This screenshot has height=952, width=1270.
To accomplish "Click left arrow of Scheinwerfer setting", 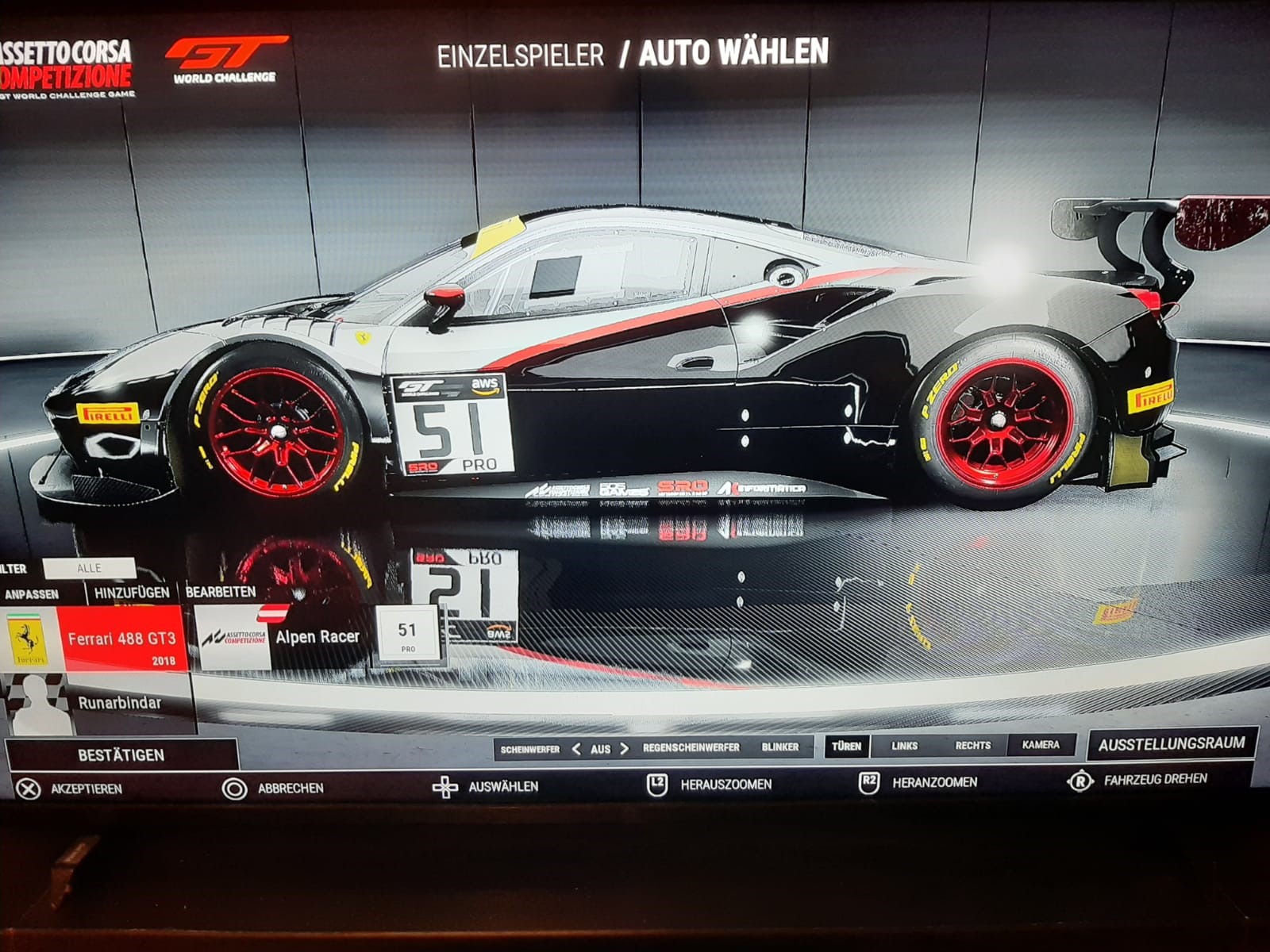I will tap(576, 749).
